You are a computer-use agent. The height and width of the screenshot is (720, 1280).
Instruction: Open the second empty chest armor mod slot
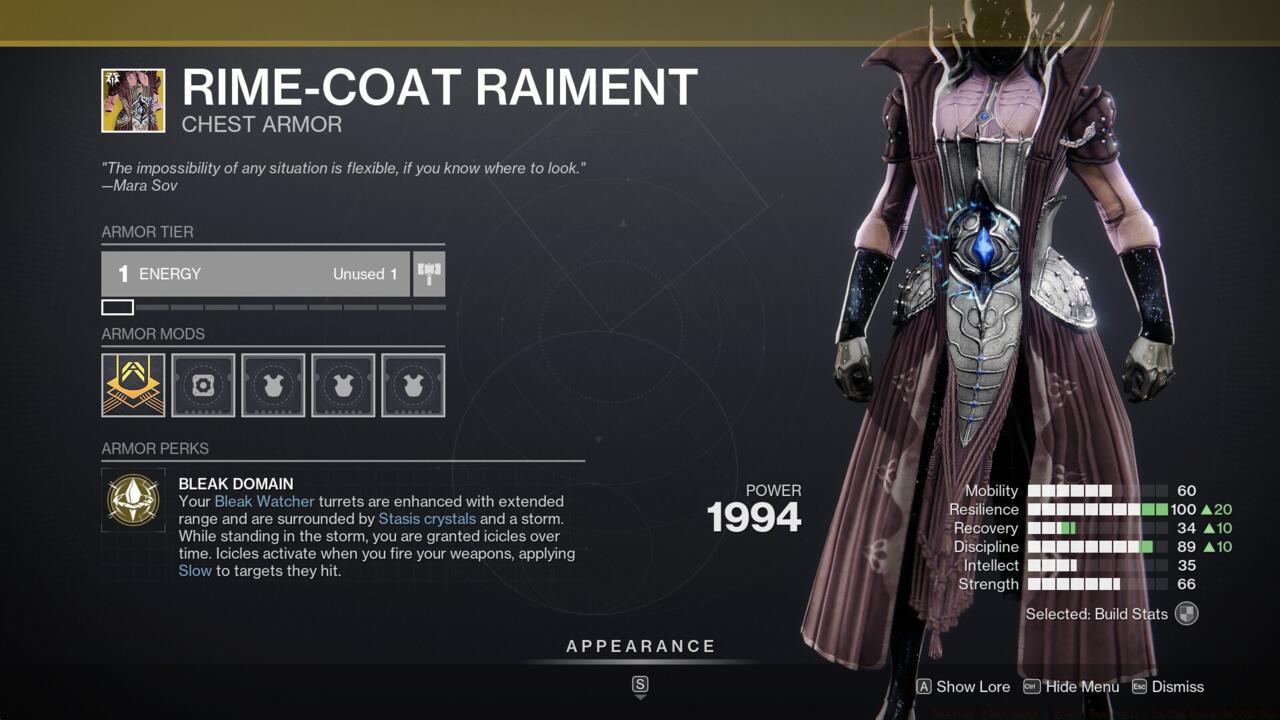coord(343,384)
